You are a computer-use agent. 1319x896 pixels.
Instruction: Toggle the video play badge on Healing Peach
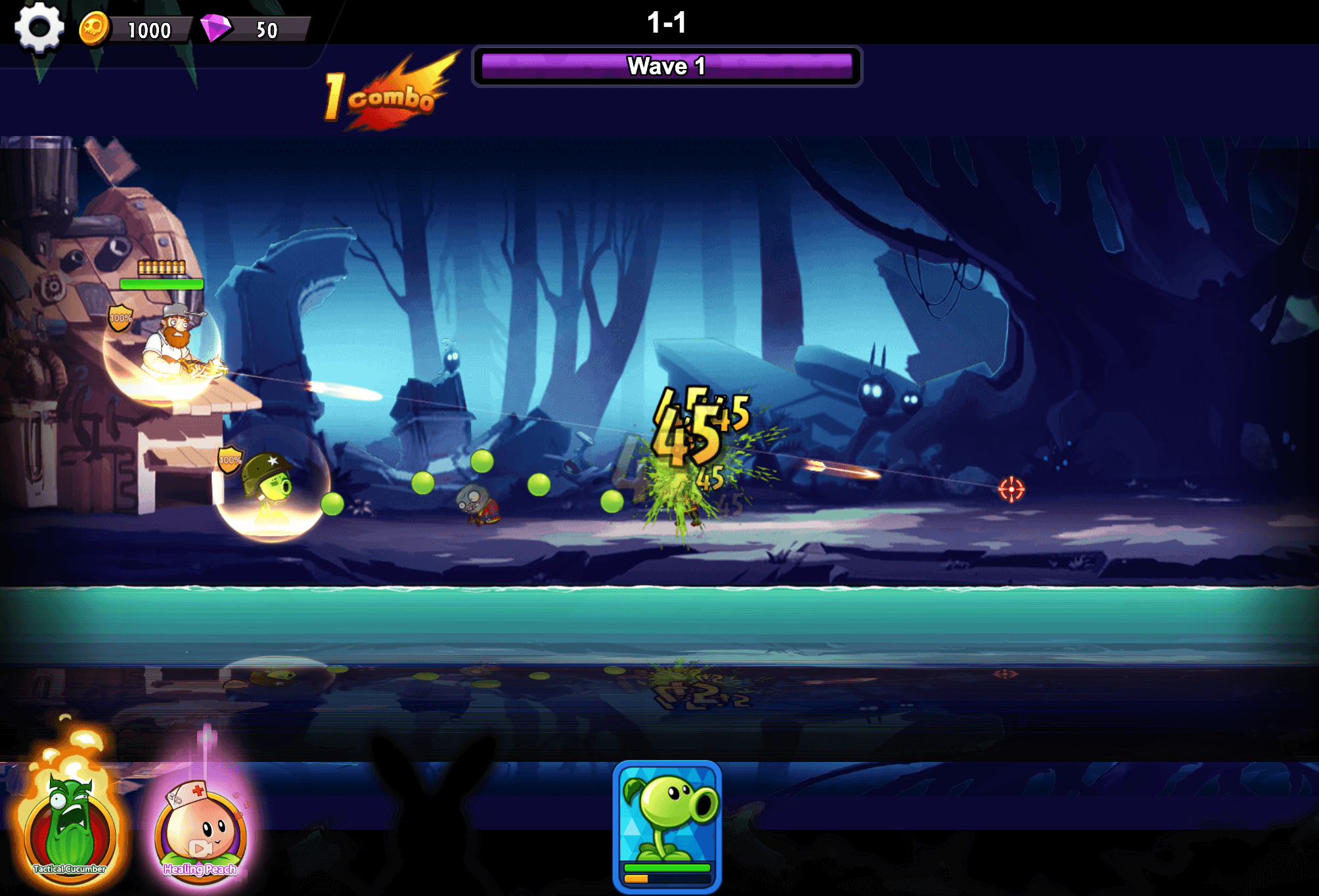(x=200, y=847)
